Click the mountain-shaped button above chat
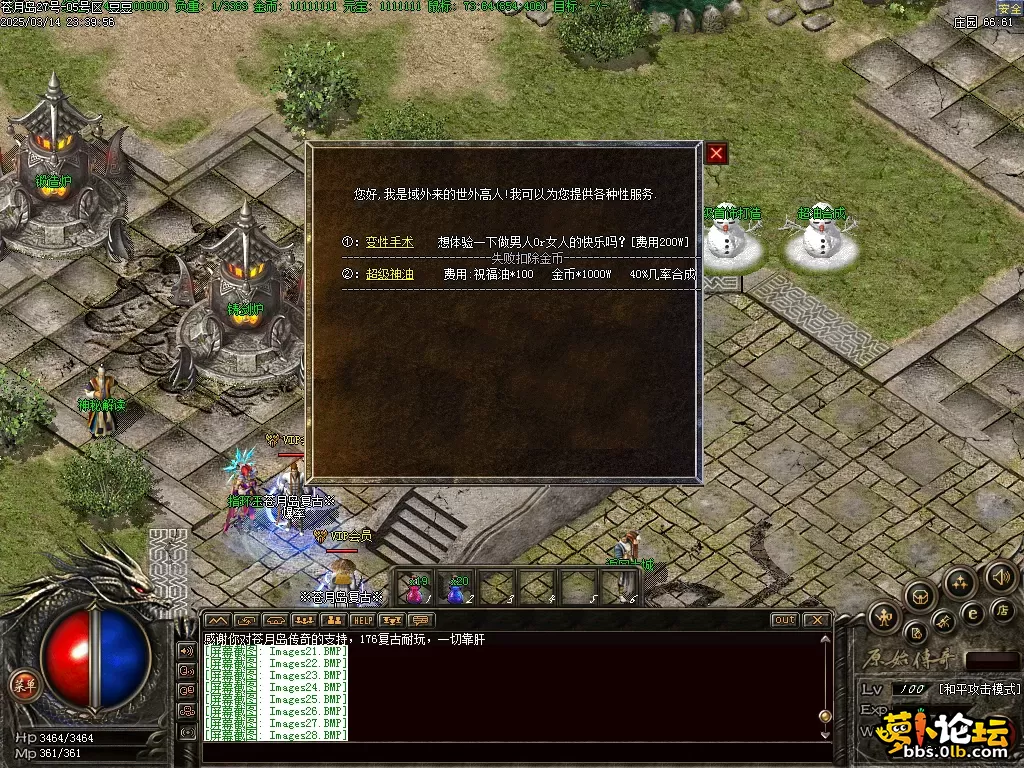 coord(217,620)
